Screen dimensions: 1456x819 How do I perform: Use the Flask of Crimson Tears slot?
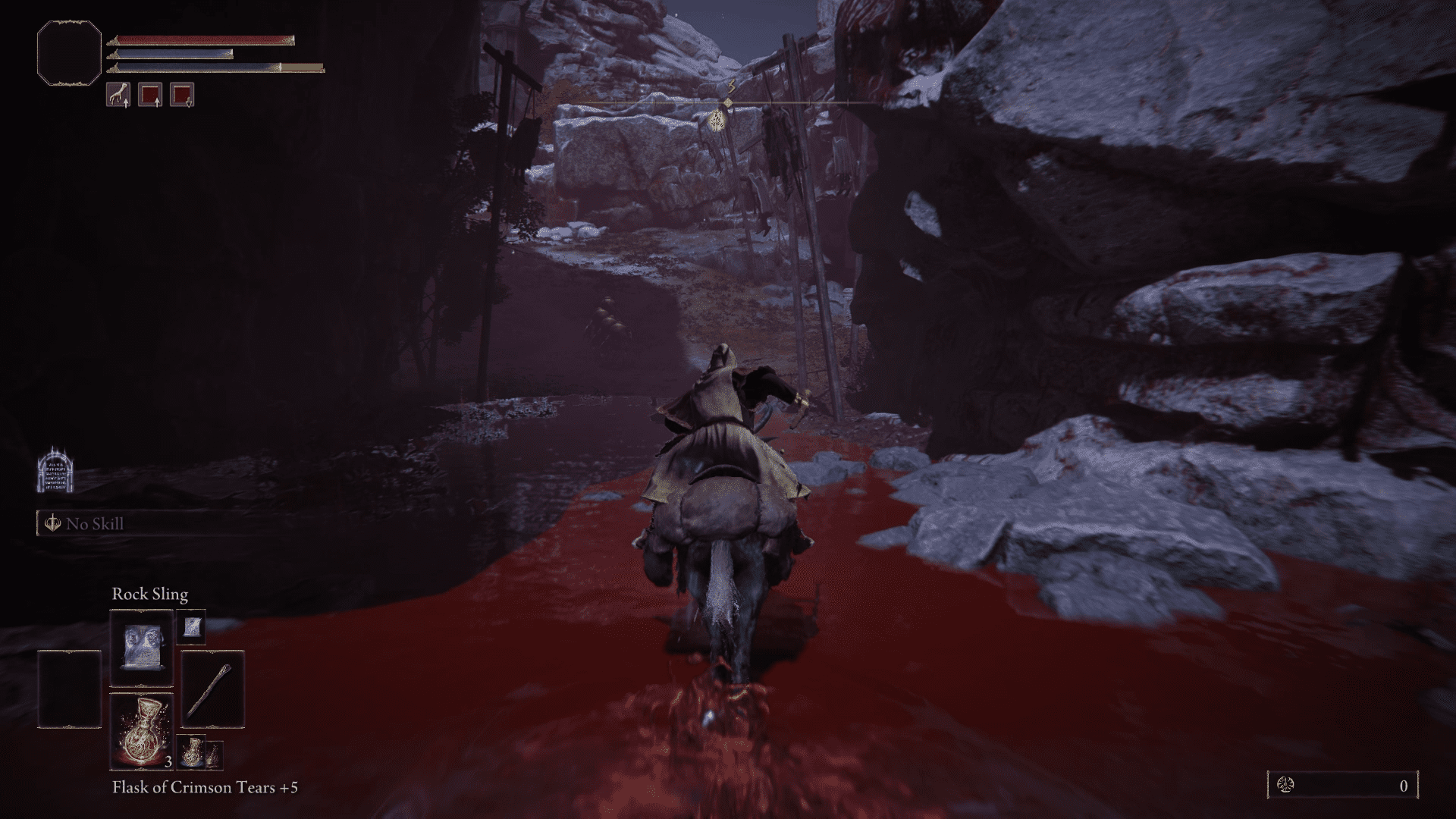coord(142,730)
